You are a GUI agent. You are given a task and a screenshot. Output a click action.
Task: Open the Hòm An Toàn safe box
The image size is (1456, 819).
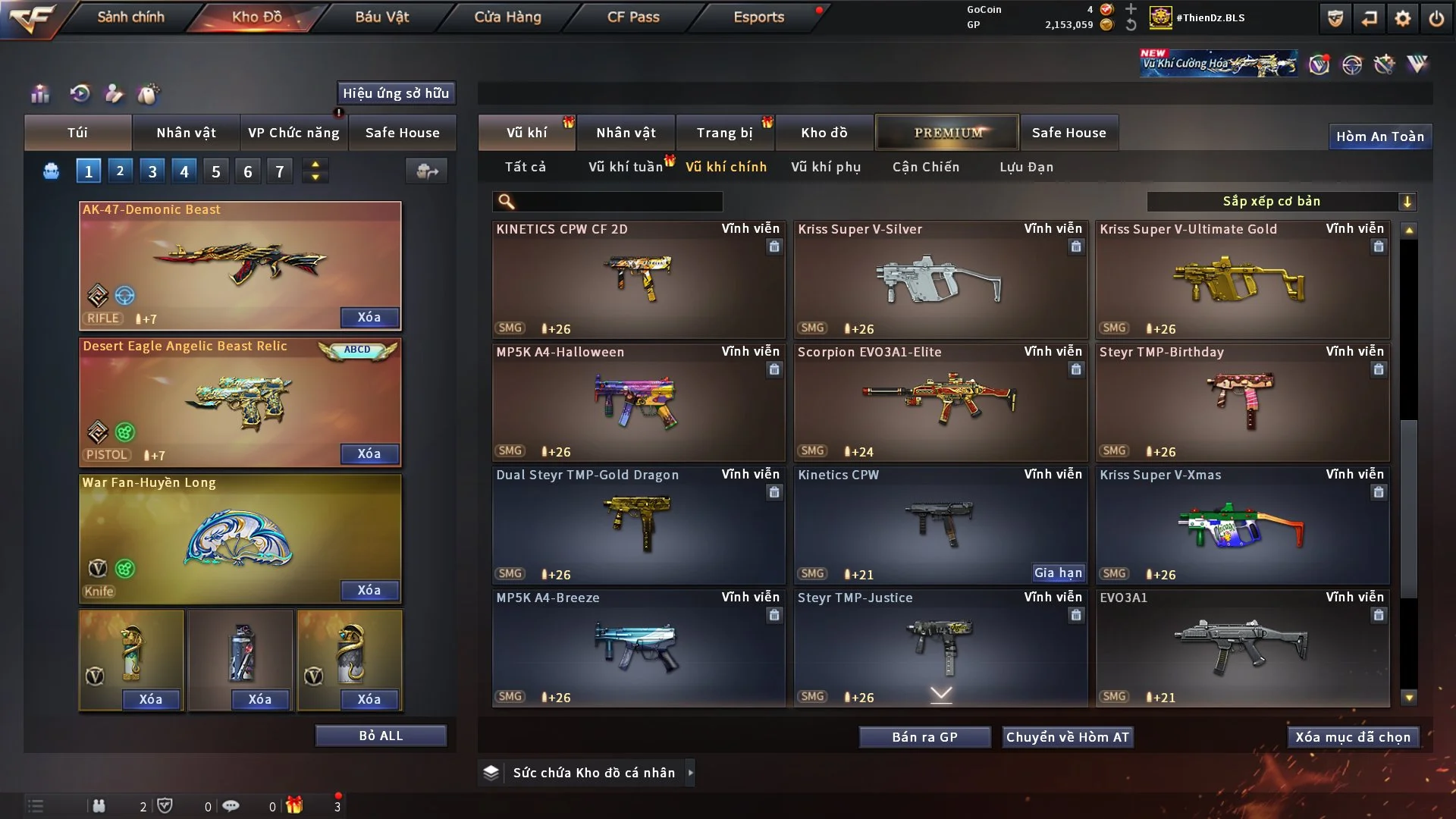(x=1379, y=136)
